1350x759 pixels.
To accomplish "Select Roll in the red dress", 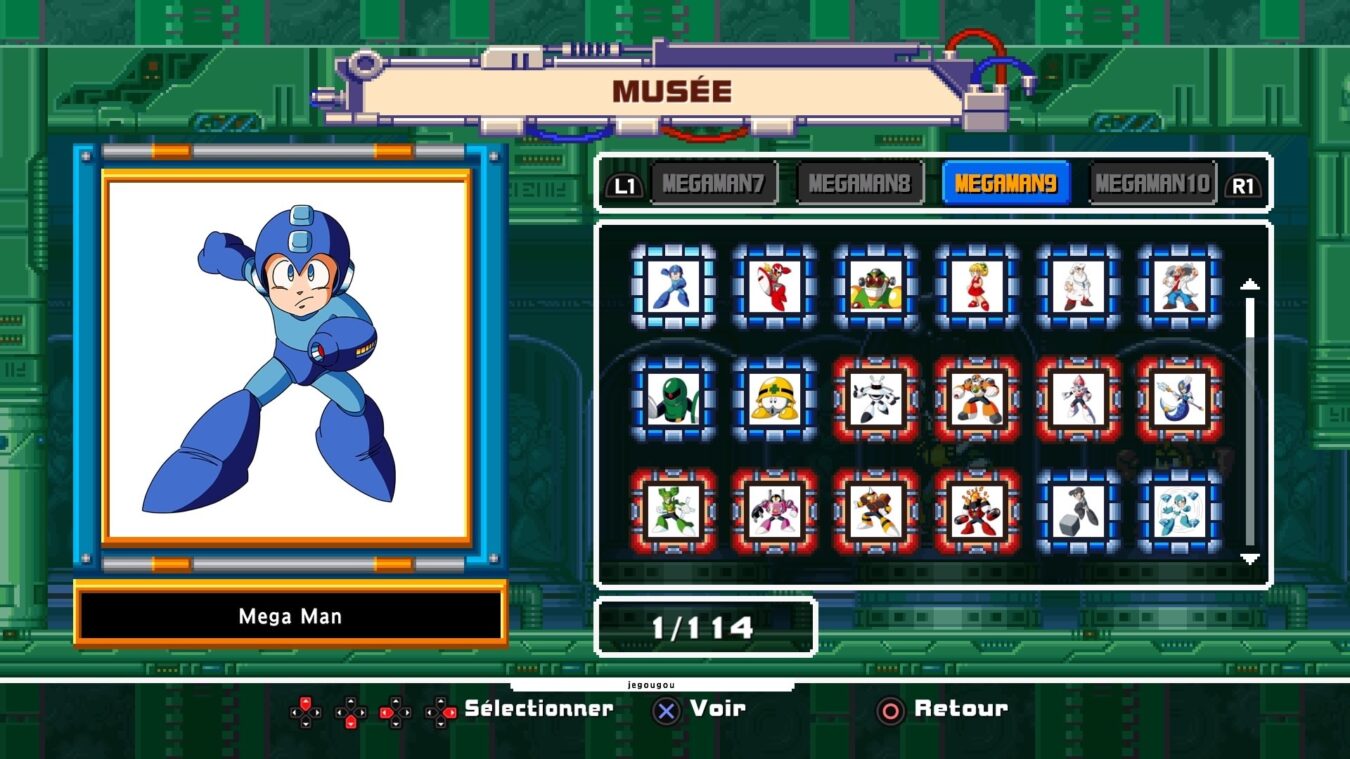I will click(x=977, y=286).
